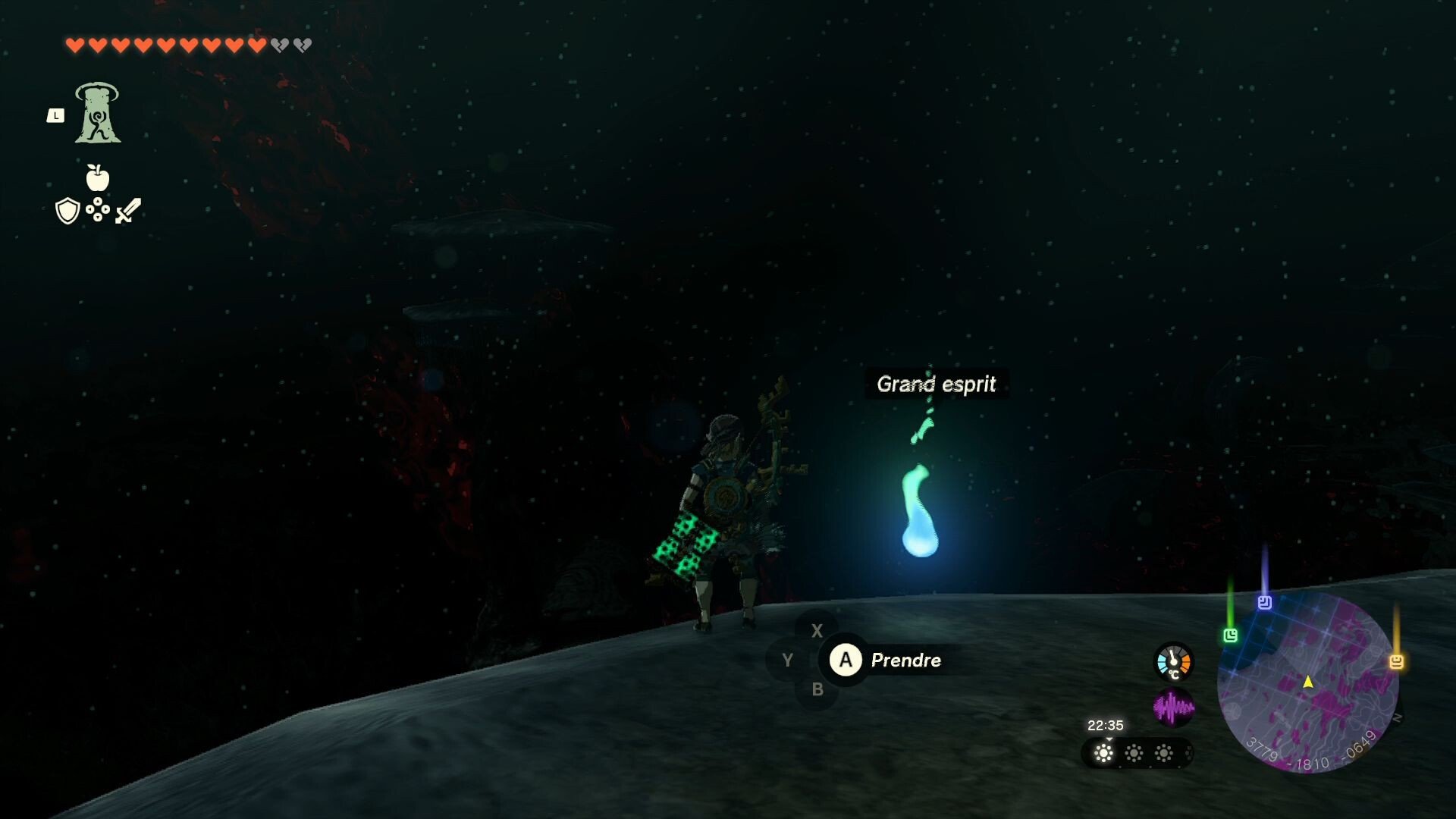Viewport: 1456px width, 819px height.
Task: Click the apple meal icon in the HUD
Action: pyautogui.click(x=98, y=177)
